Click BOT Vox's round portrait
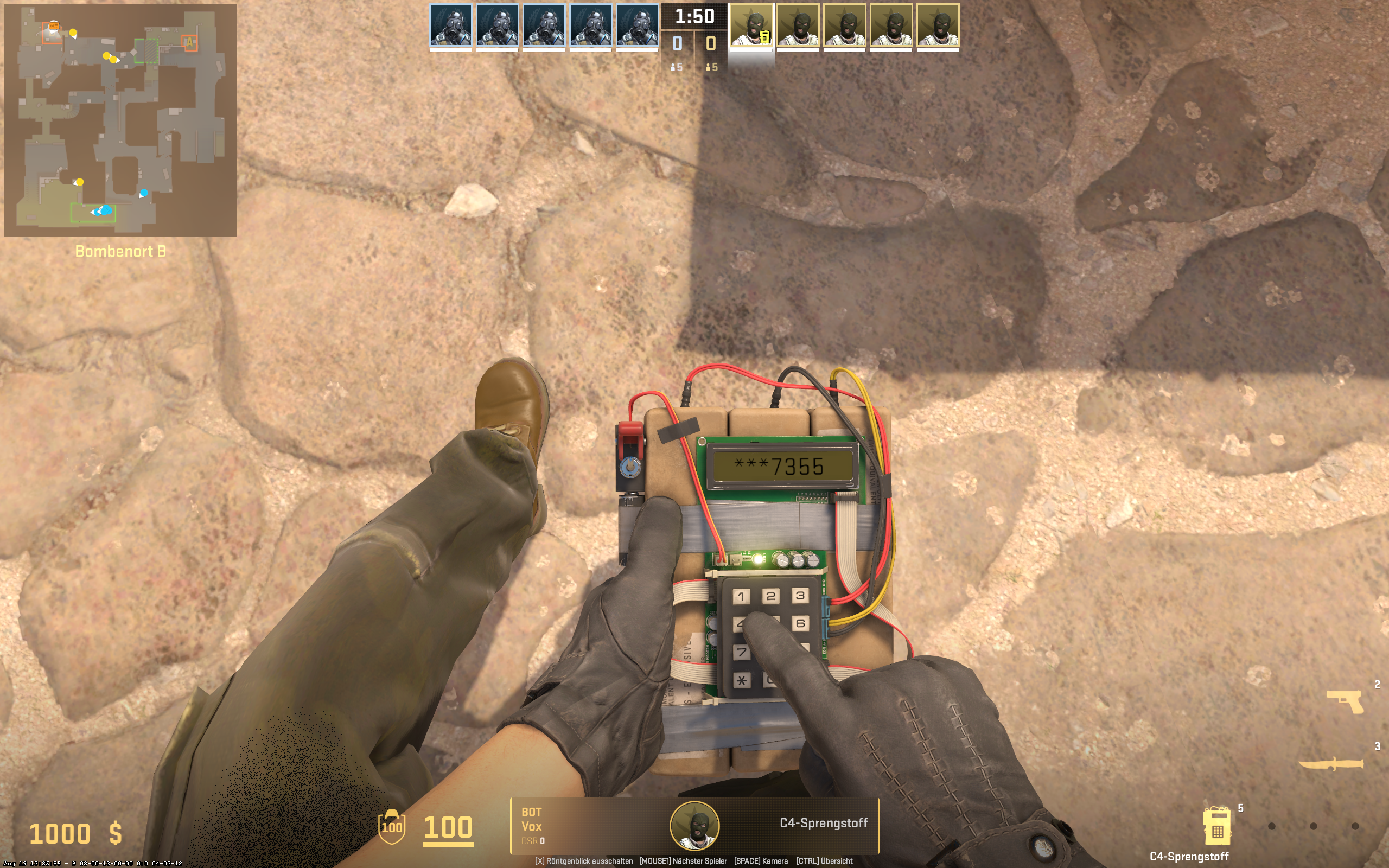The height and width of the screenshot is (868, 1389). (x=694, y=826)
